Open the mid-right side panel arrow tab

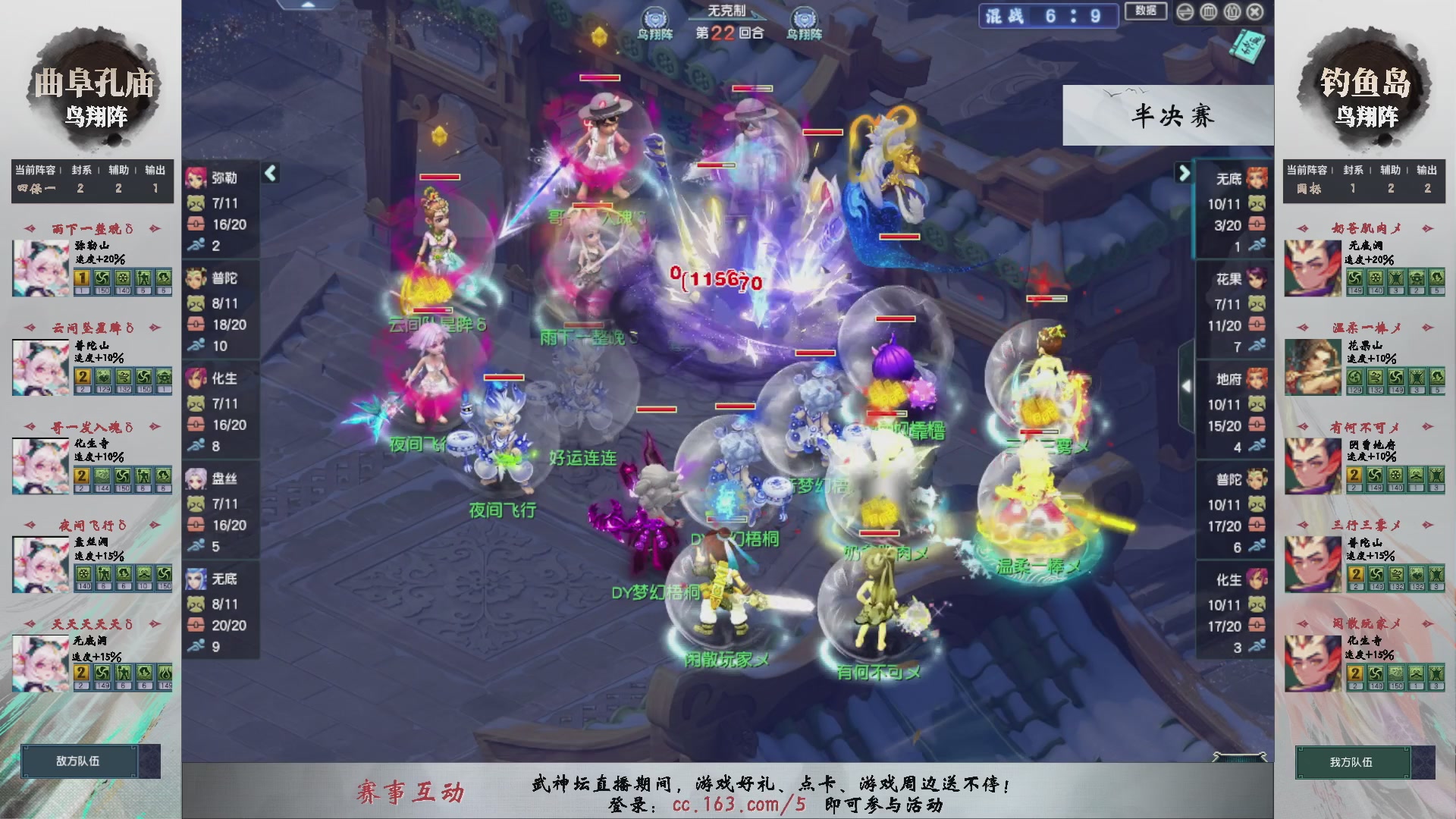1188,385
